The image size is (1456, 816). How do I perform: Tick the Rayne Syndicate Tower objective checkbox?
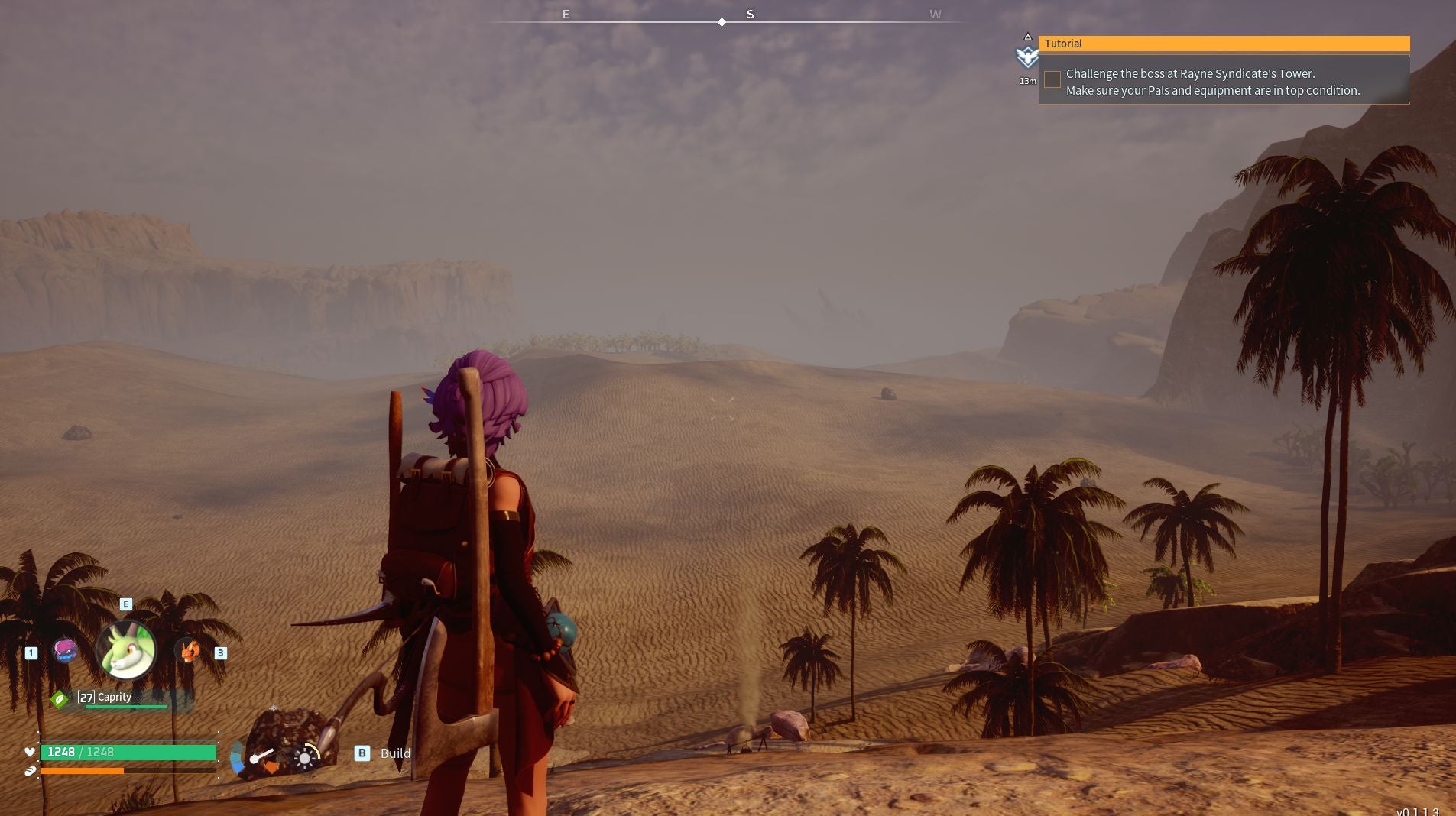(1052, 79)
